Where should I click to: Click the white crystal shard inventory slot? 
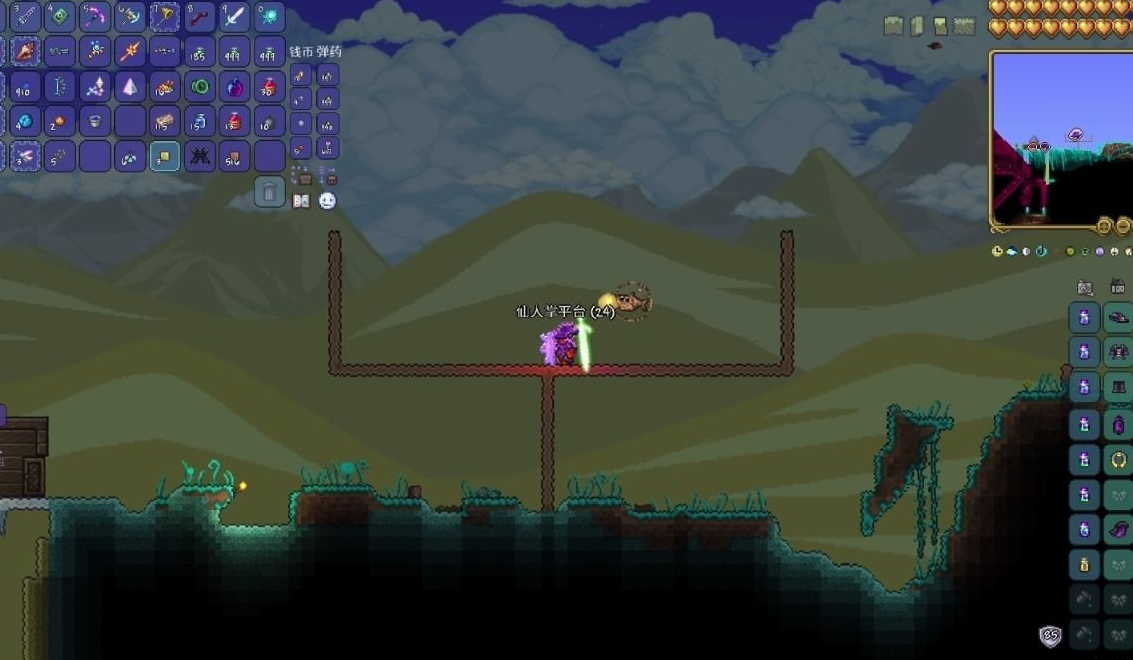[129, 87]
